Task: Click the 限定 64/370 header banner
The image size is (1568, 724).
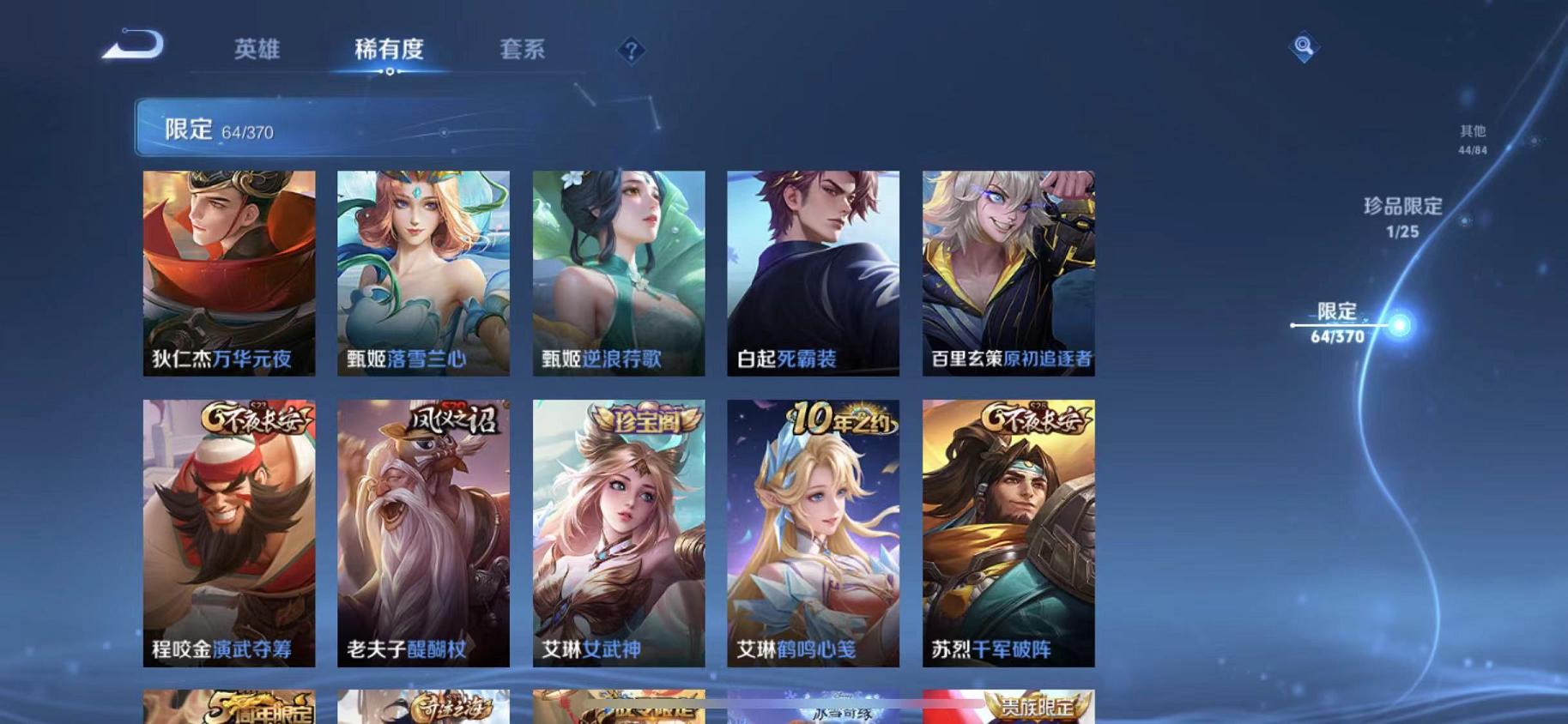Action: click(343, 129)
